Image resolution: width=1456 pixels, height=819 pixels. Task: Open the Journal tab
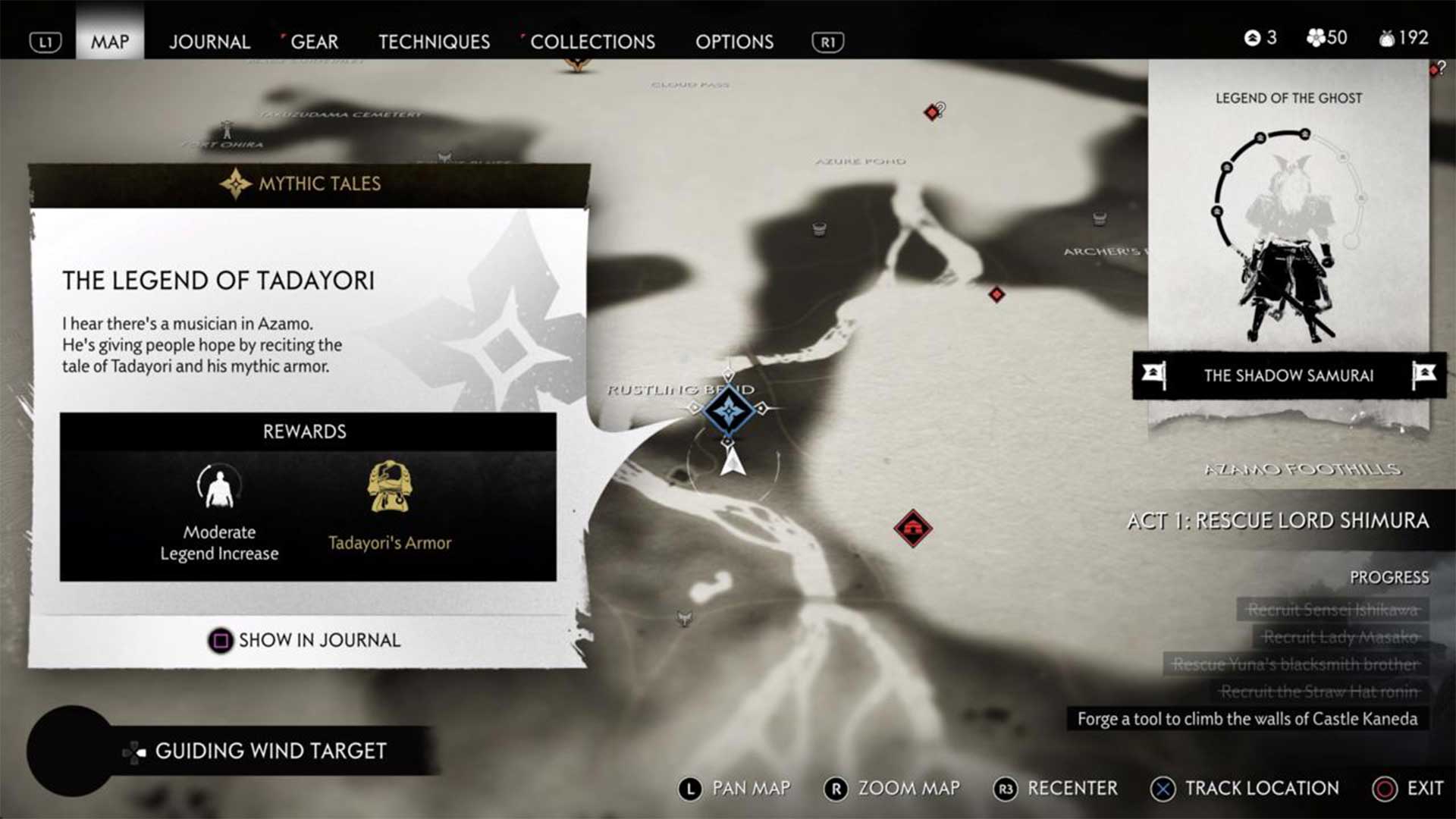click(x=209, y=42)
